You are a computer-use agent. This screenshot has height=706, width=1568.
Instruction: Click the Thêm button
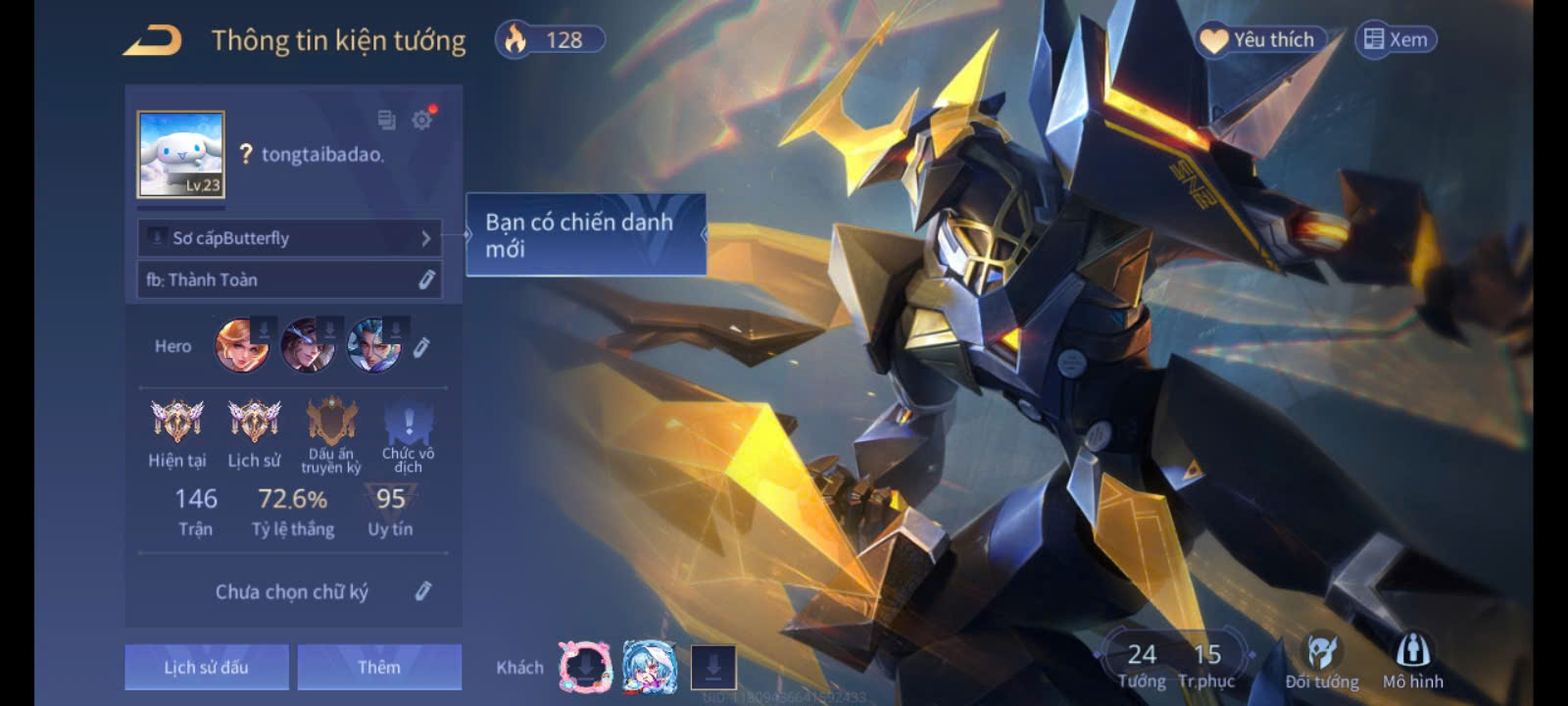point(379,667)
